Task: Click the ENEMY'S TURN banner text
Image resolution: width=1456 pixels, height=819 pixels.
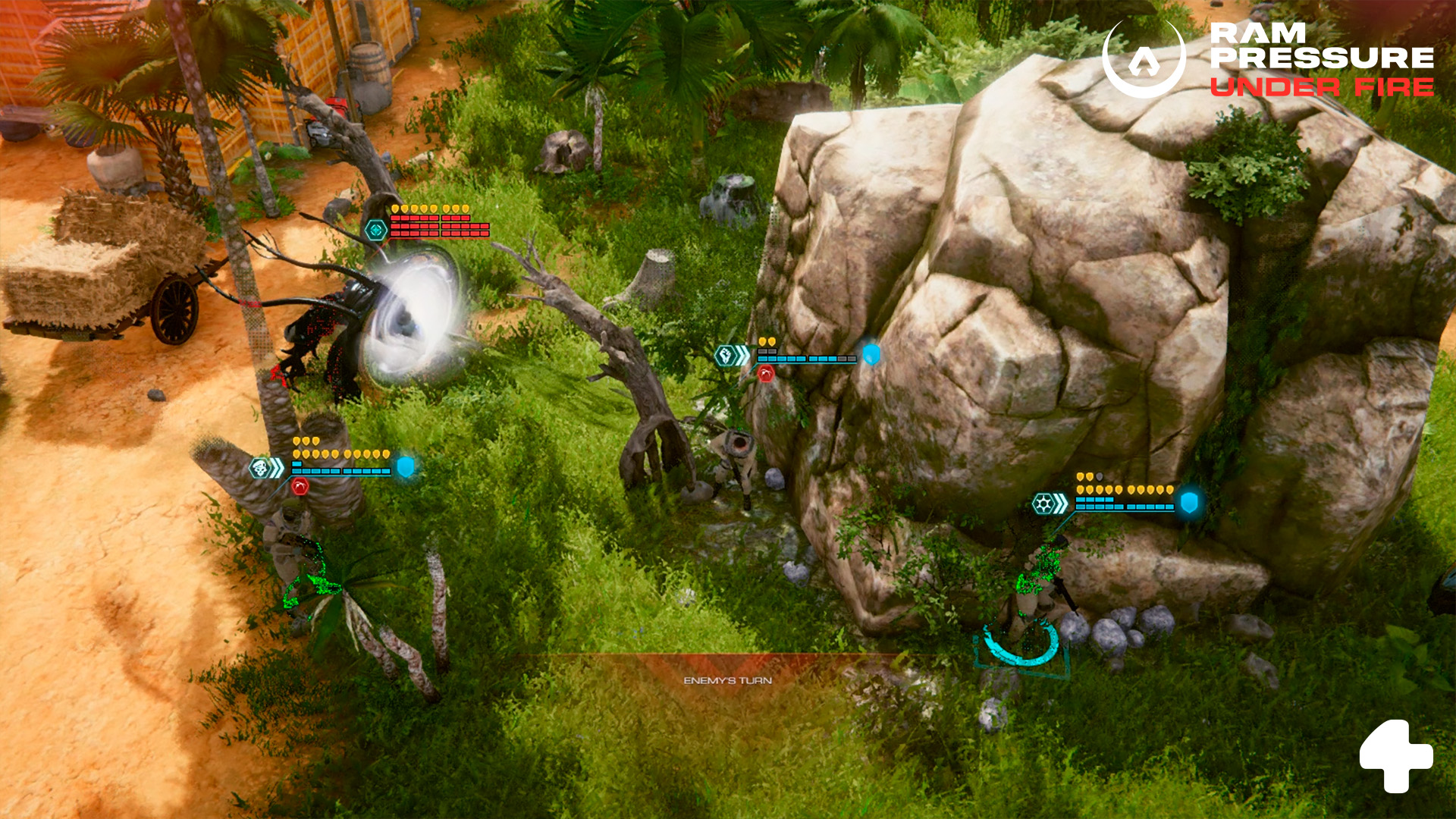Action: coord(728,682)
